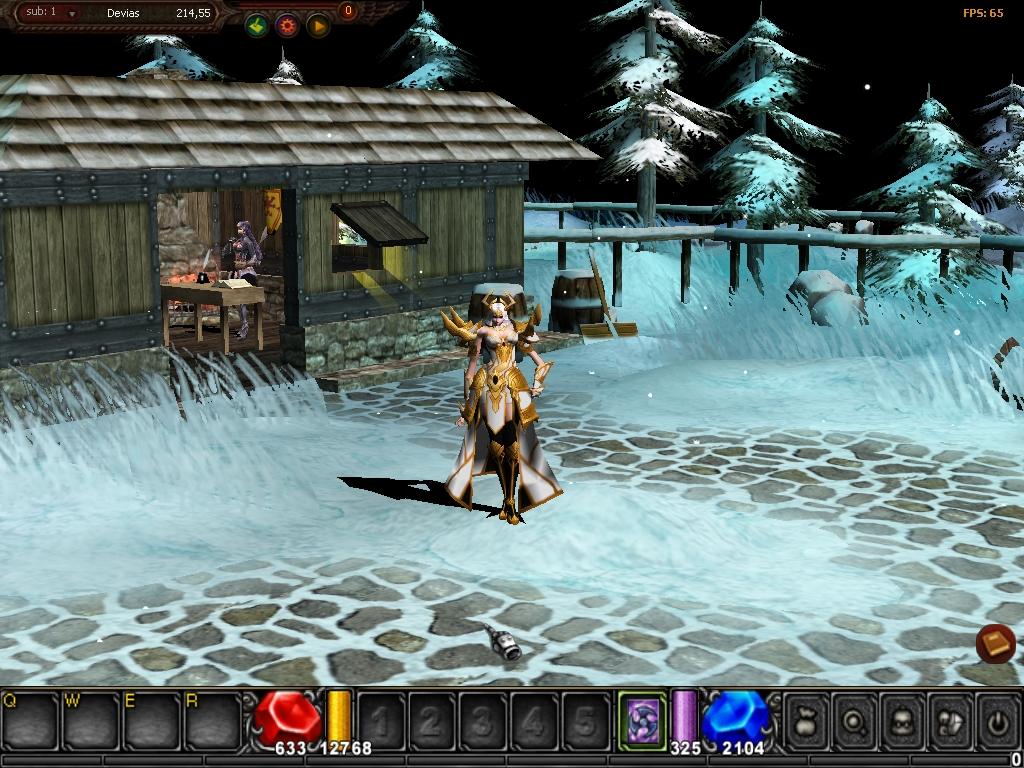This screenshot has height=768, width=1024.
Task: Select skill slot number 1
Action: [380, 719]
